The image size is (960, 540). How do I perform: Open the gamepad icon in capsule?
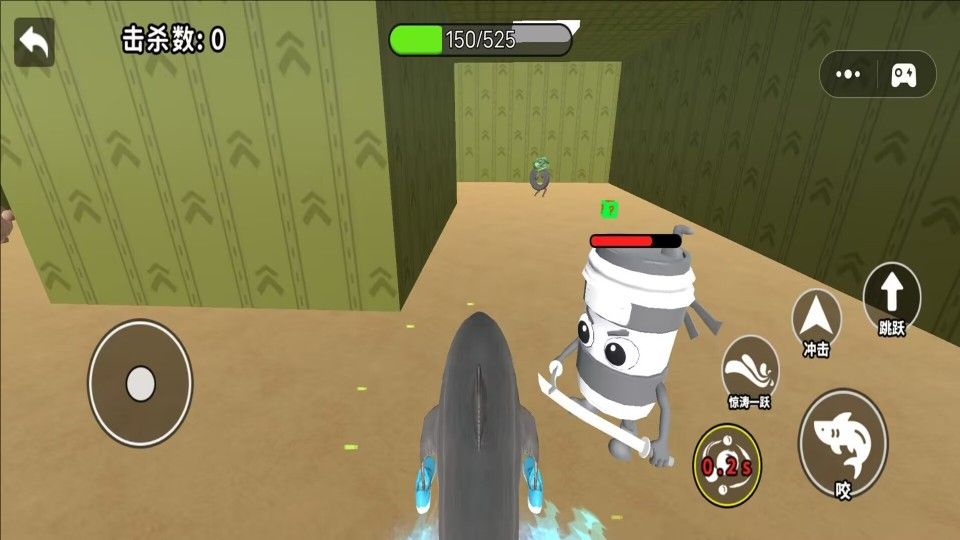coord(904,74)
